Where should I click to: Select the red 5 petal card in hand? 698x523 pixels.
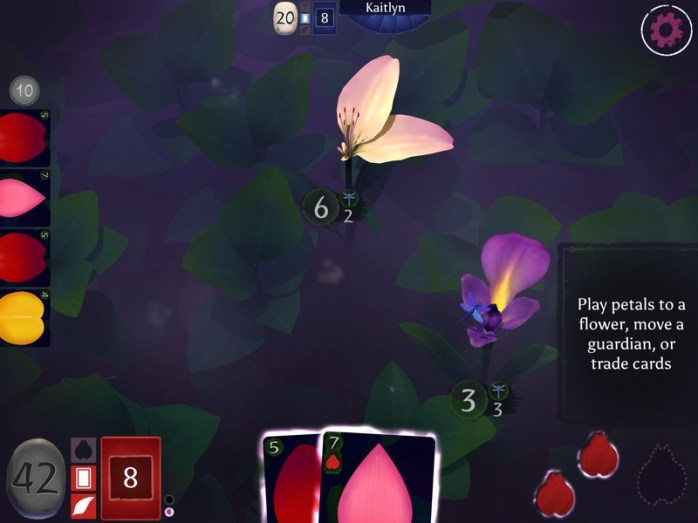click(x=290, y=480)
